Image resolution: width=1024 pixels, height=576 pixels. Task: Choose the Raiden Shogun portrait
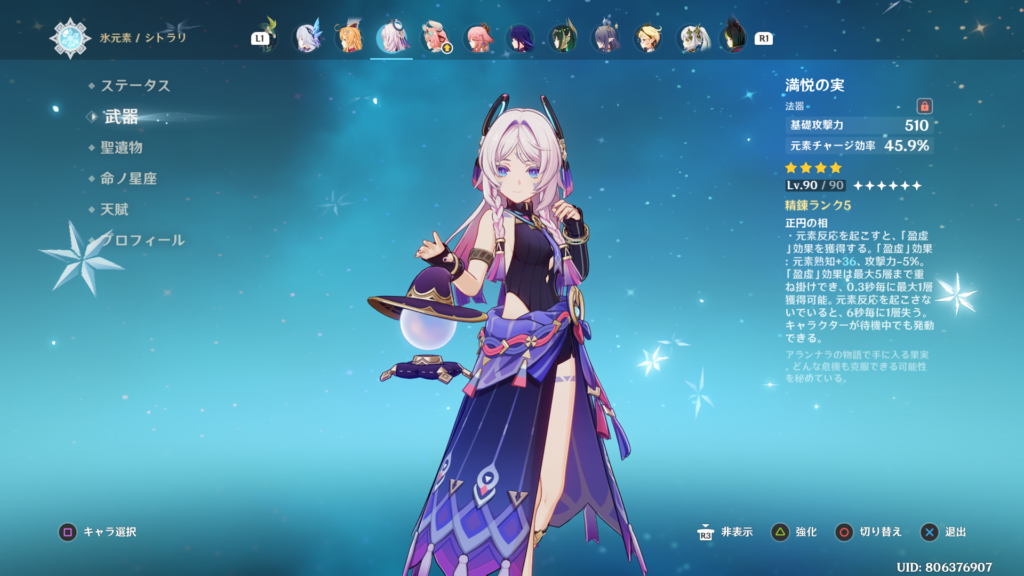[520, 38]
